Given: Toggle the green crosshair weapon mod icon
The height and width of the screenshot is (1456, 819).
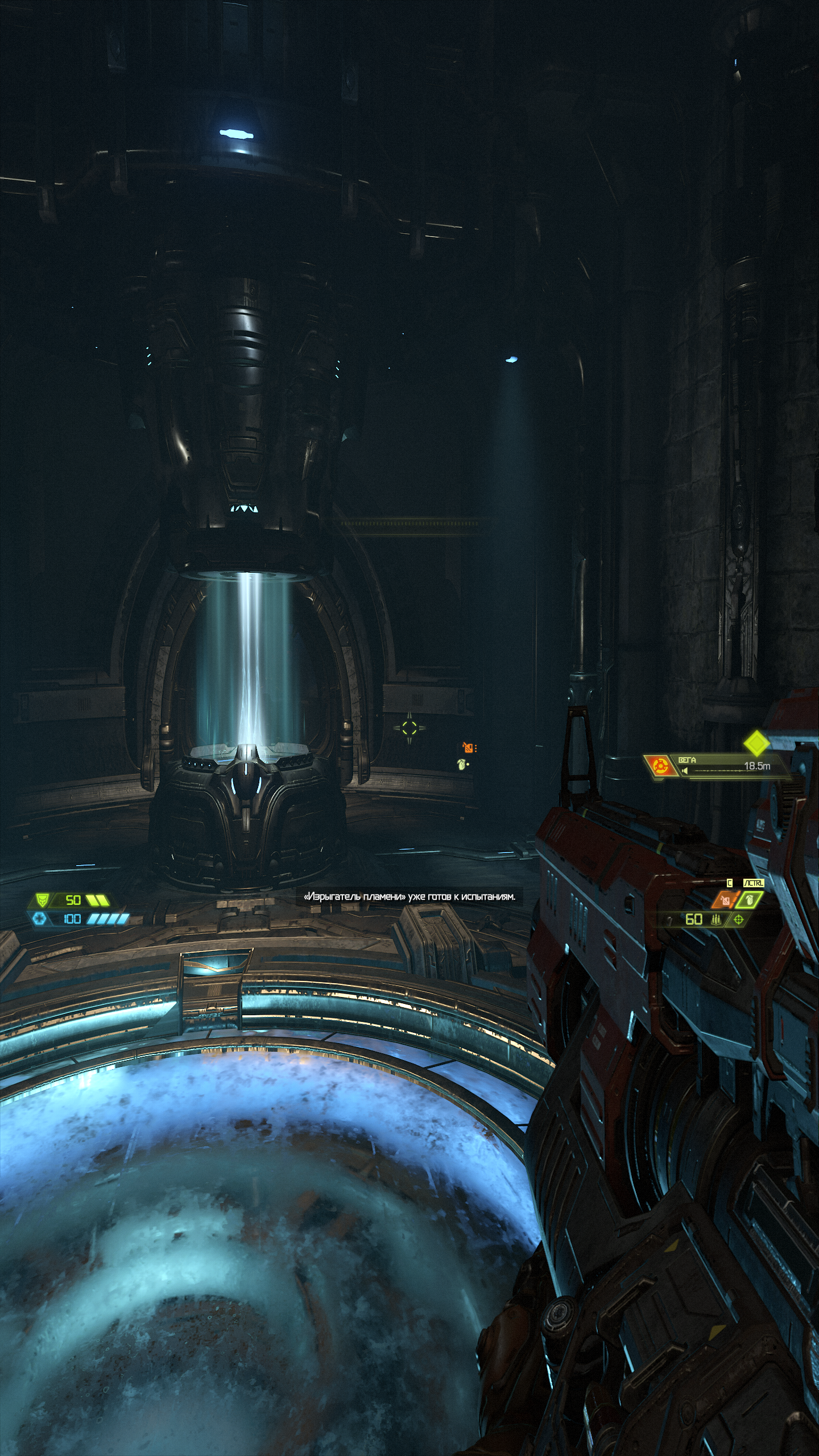Looking at the screenshot, I should coord(739,919).
